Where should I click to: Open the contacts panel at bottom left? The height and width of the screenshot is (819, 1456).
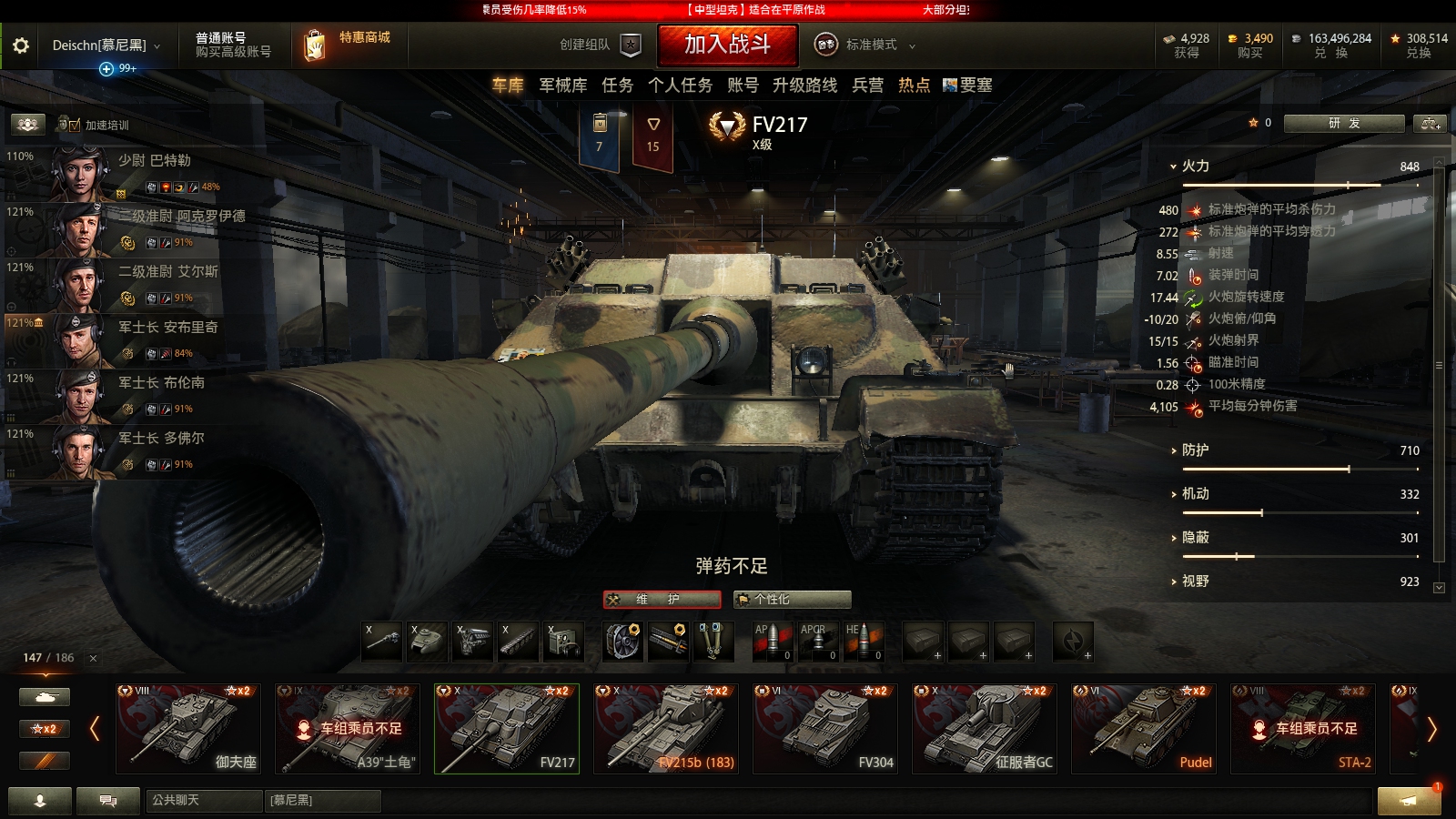(x=38, y=802)
